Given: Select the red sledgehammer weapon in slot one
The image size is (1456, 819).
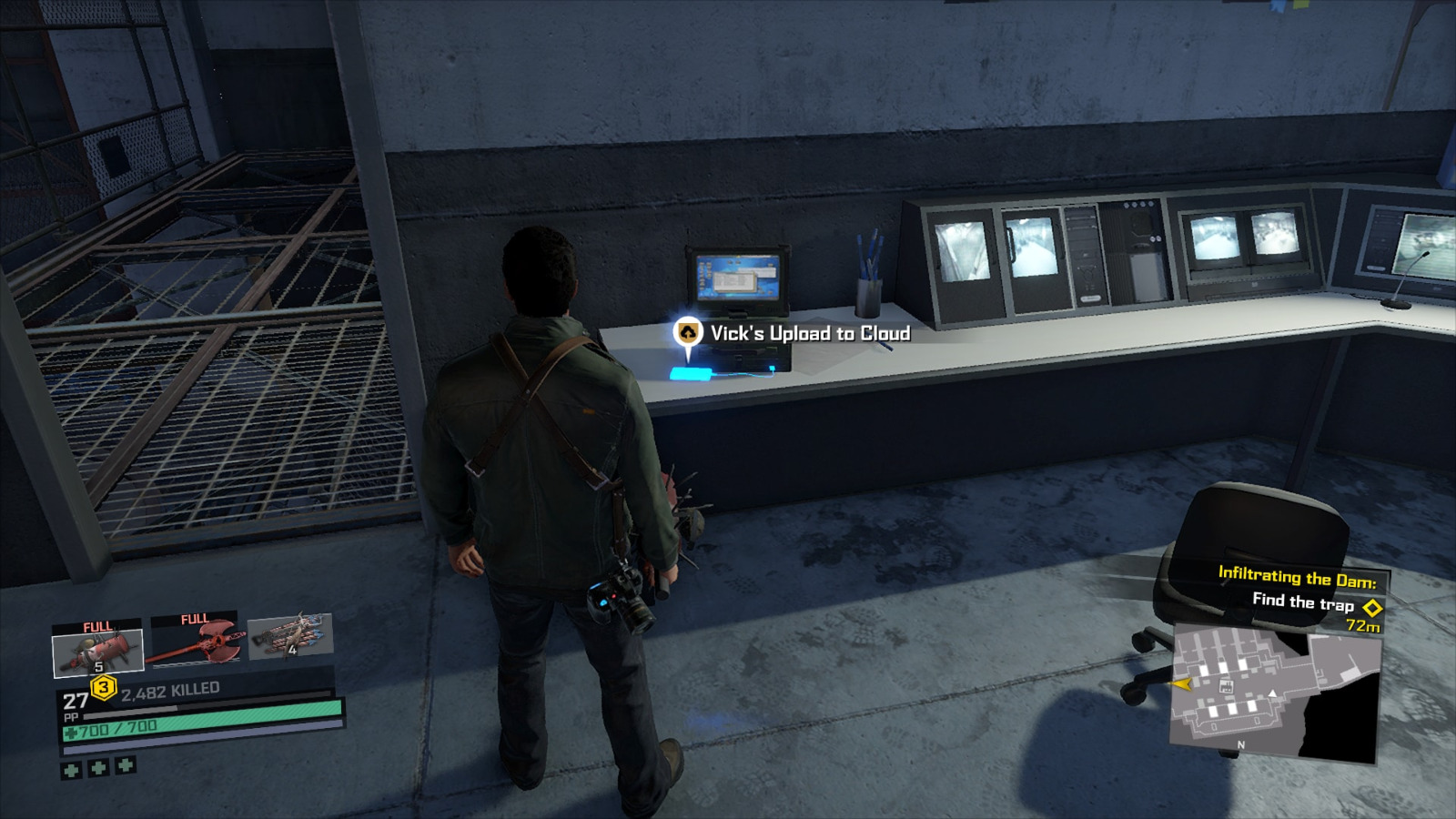Looking at the screenshot, I should click(x=97, y=649).
